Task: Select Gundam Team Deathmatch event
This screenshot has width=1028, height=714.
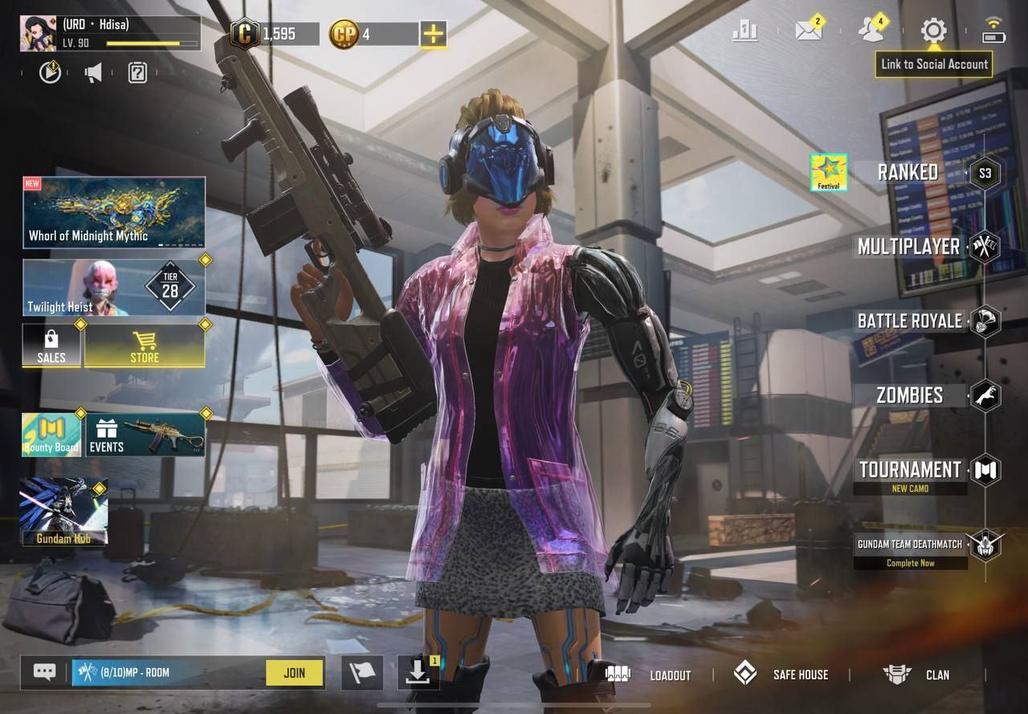Action: (909, 545)
